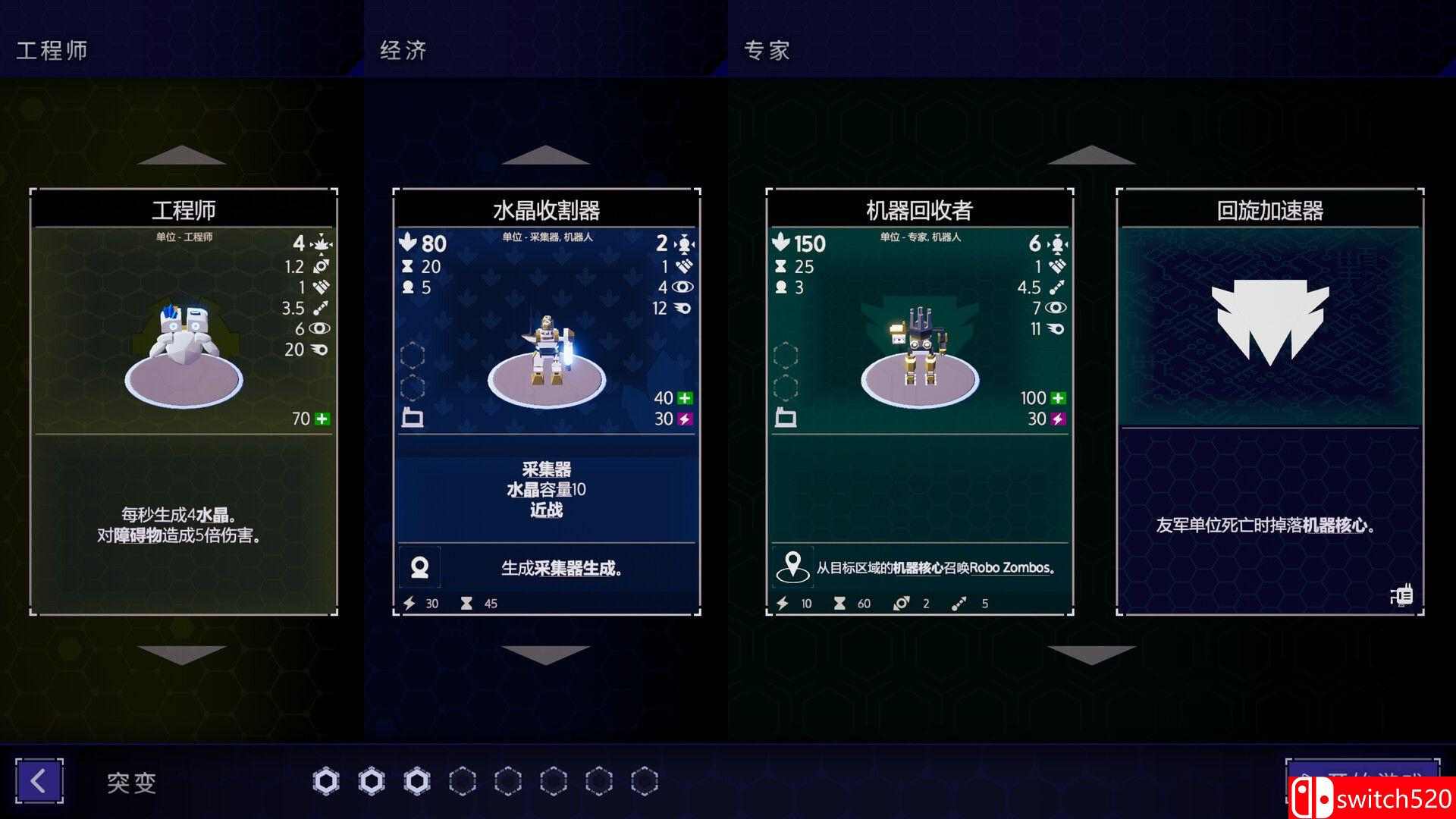Viewport: 1456px width, 819px height.
Task: Click the spawn ability icon on 水晶收割器 card
Action: click(x=419, y=566)
